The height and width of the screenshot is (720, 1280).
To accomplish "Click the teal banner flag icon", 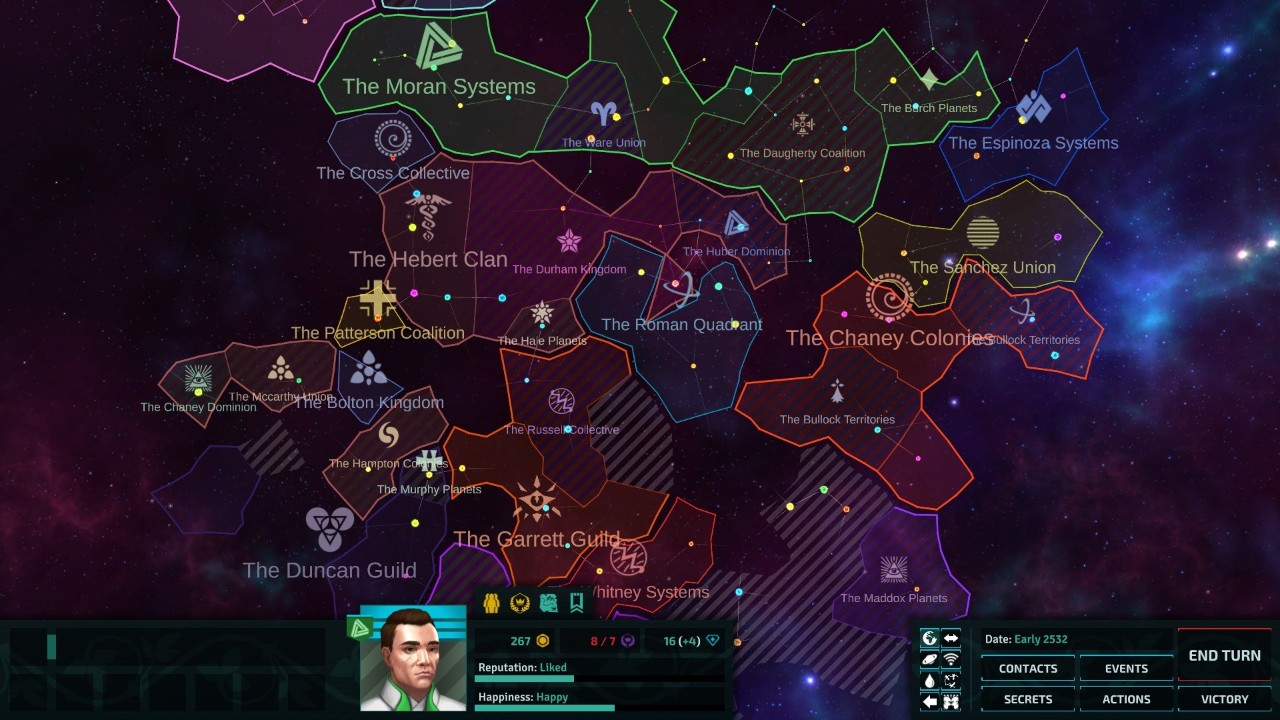I will (576, 603).
